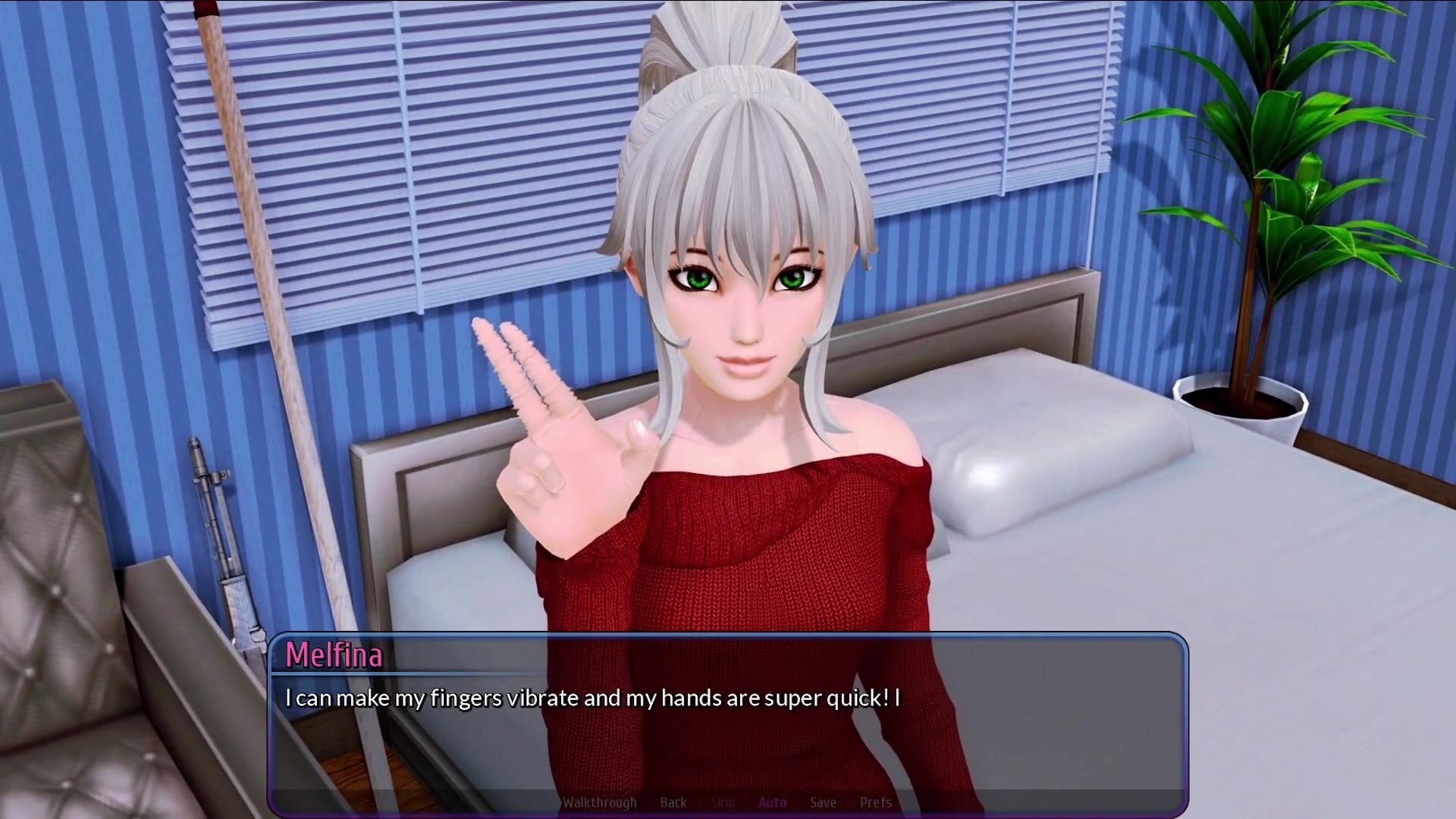Open the Walkthrough from the quick menu
The height and width of the screenshot is (819, 1456).
coord(599,802)
